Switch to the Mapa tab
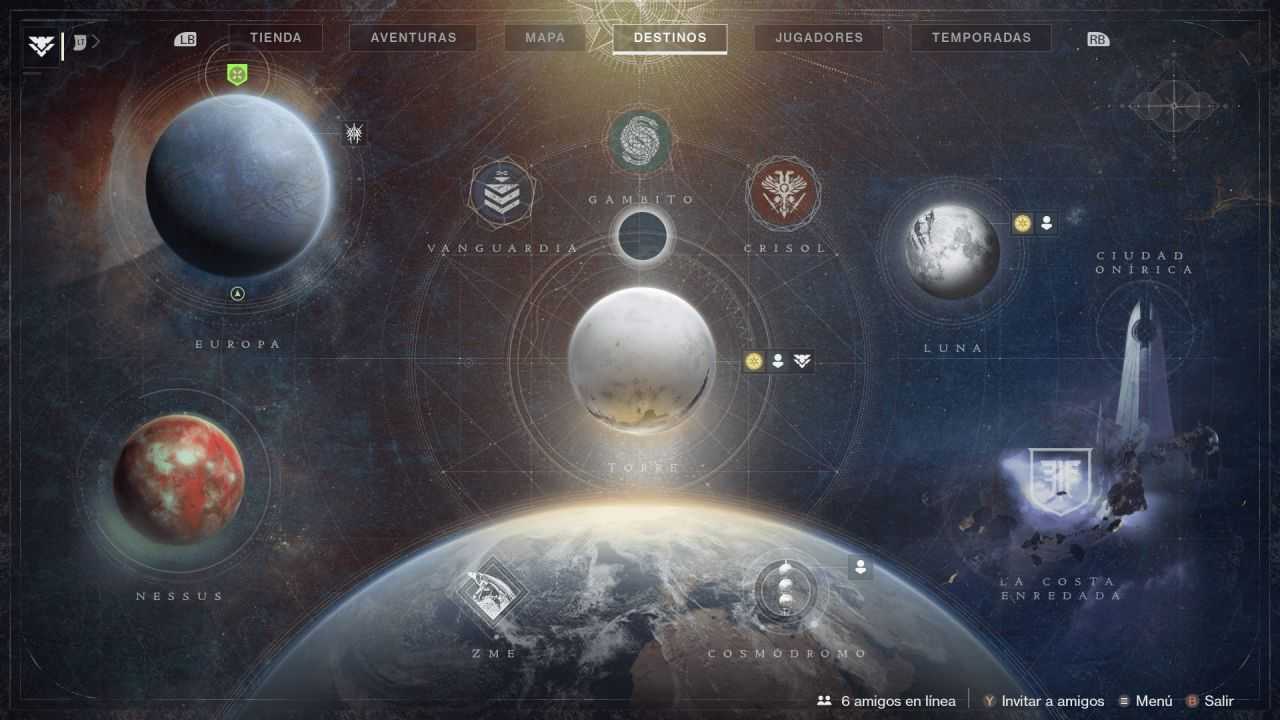The height and width of the screenshot is (720, 1280). 545,37
